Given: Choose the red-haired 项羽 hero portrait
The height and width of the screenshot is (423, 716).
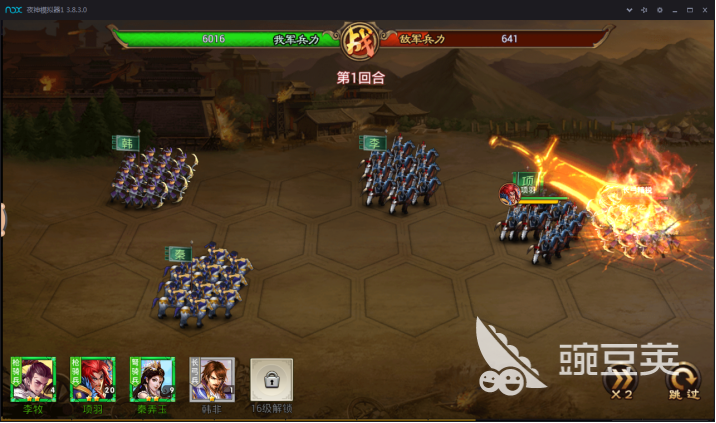Looking at the screenshot, I should pyautogui.click(x=92, y=380).
